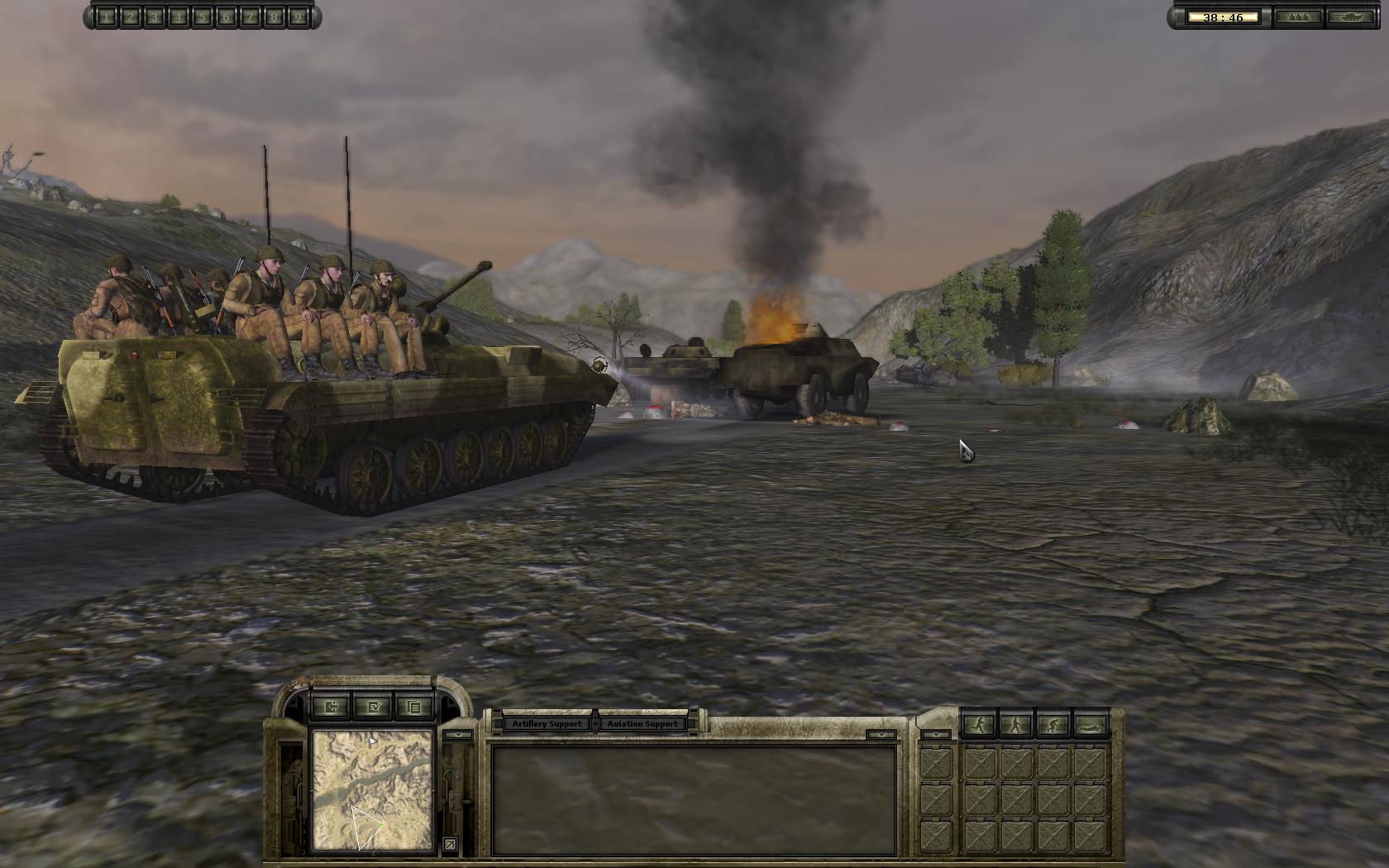Collapse the soldier equipment panel chevron
1389x868 pixels.
pyautogui.click(x=936, y=735)
